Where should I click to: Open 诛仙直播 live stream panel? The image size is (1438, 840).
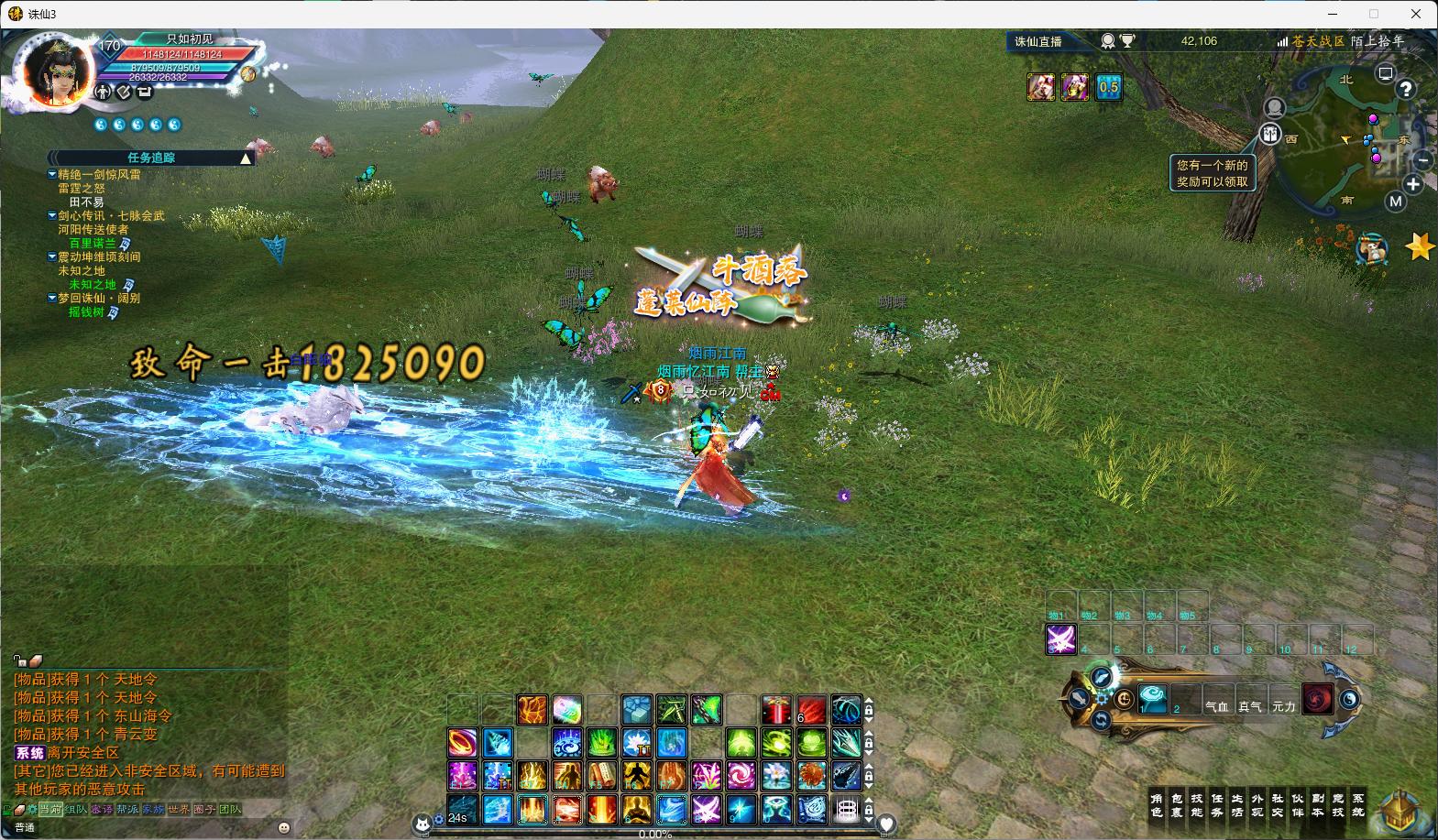pyautogui.click(x=1038, y=41)
